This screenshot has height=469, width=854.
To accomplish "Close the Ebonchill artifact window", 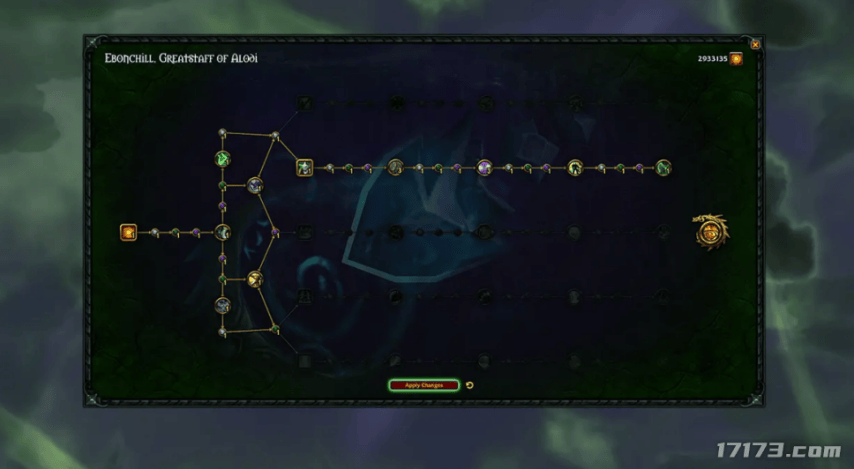I will (755, 45).
